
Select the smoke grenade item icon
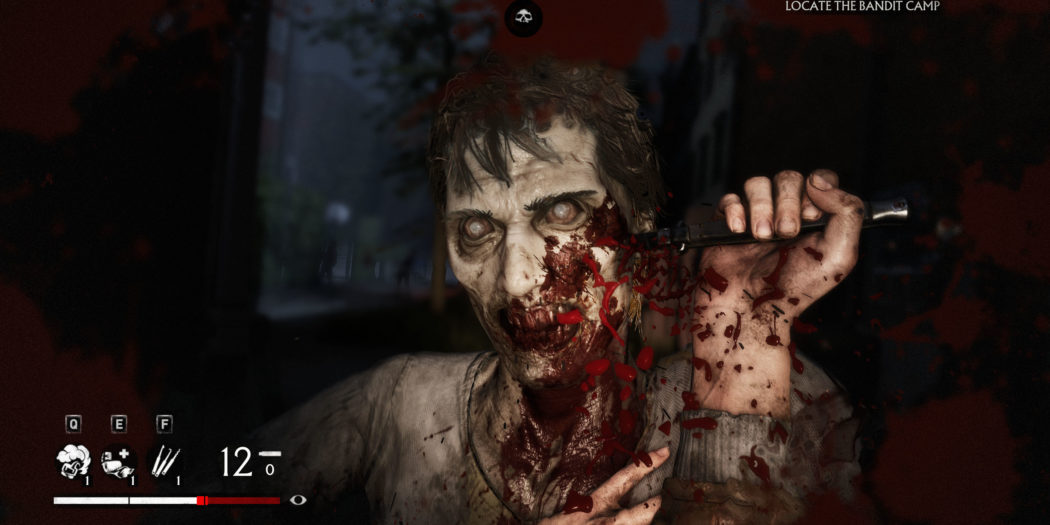click(x=72, y=461)
